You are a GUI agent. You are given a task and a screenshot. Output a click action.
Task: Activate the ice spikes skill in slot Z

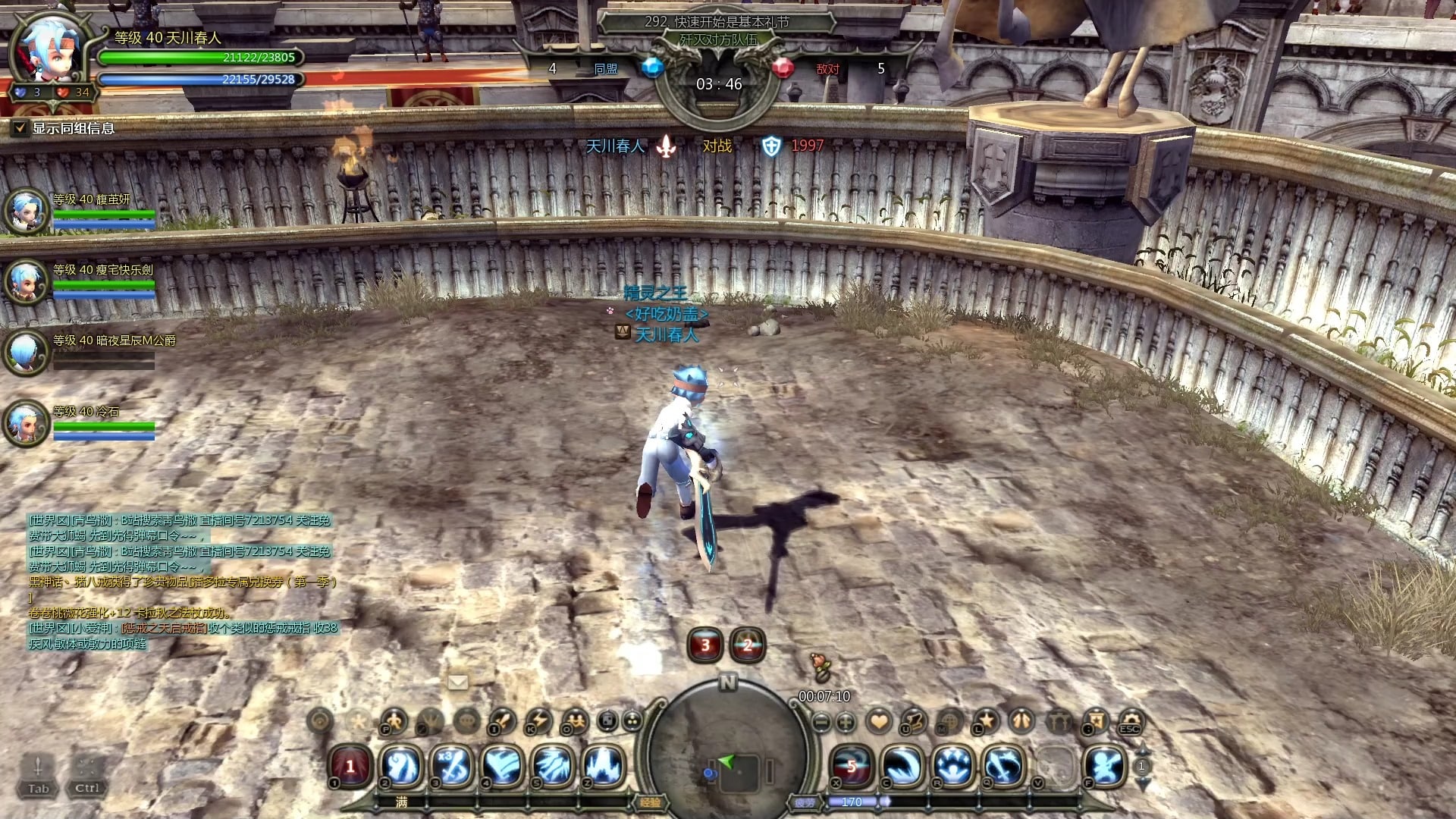603,766
